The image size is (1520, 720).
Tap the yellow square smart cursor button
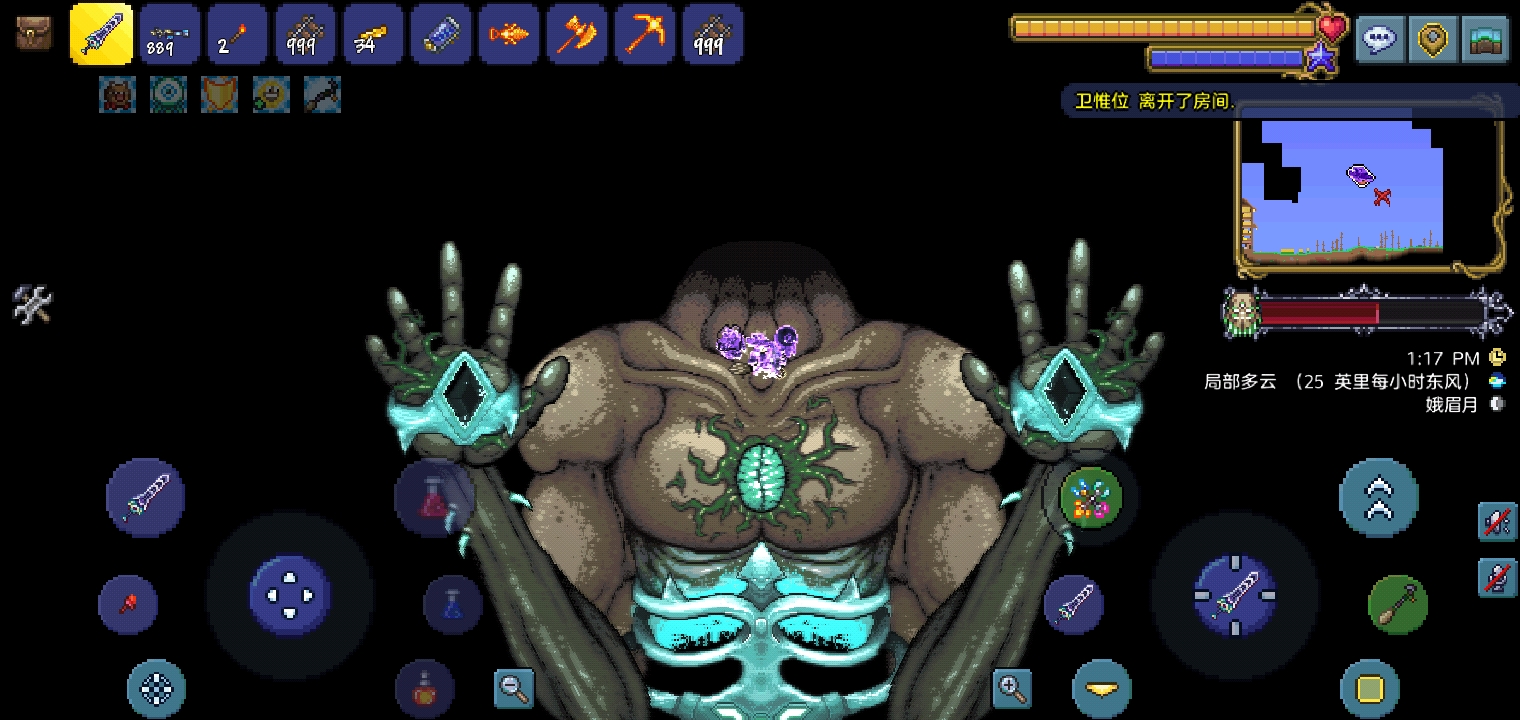point(1370,689)
